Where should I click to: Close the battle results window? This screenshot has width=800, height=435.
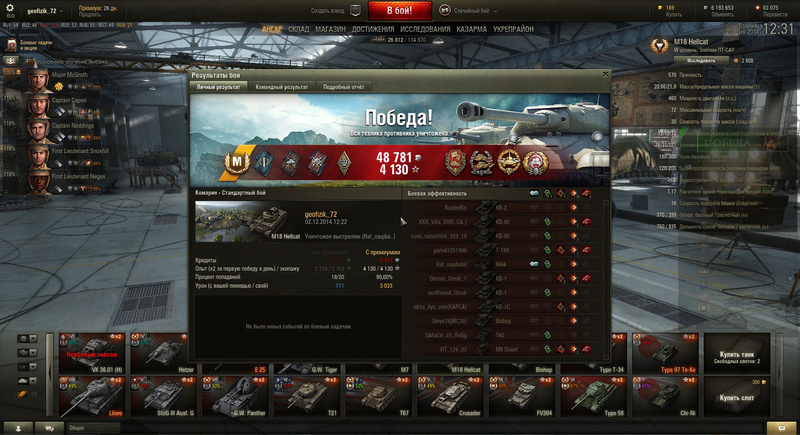click(x=605, y=73)
